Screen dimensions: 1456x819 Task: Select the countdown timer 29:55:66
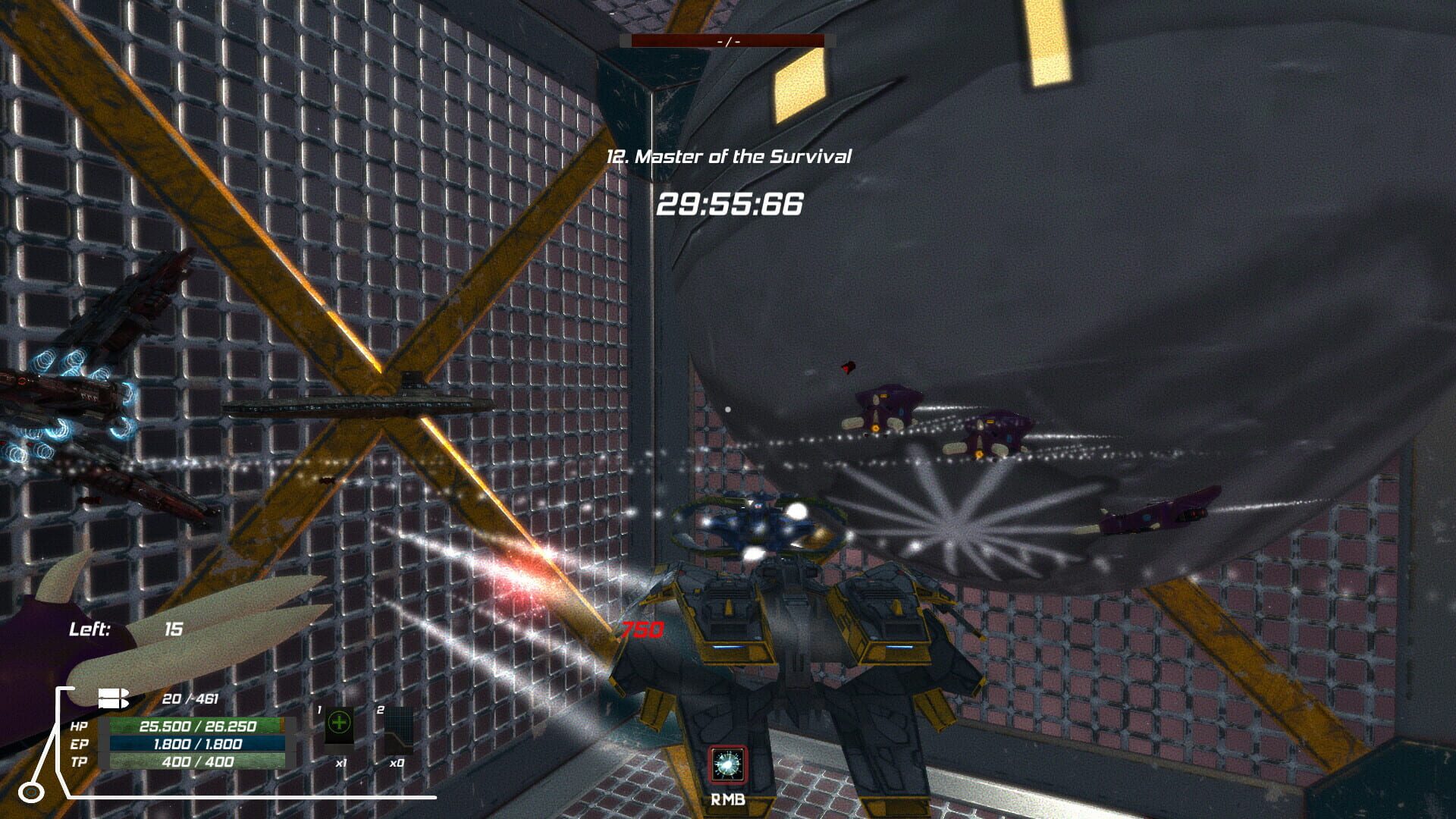pos(730,203)
